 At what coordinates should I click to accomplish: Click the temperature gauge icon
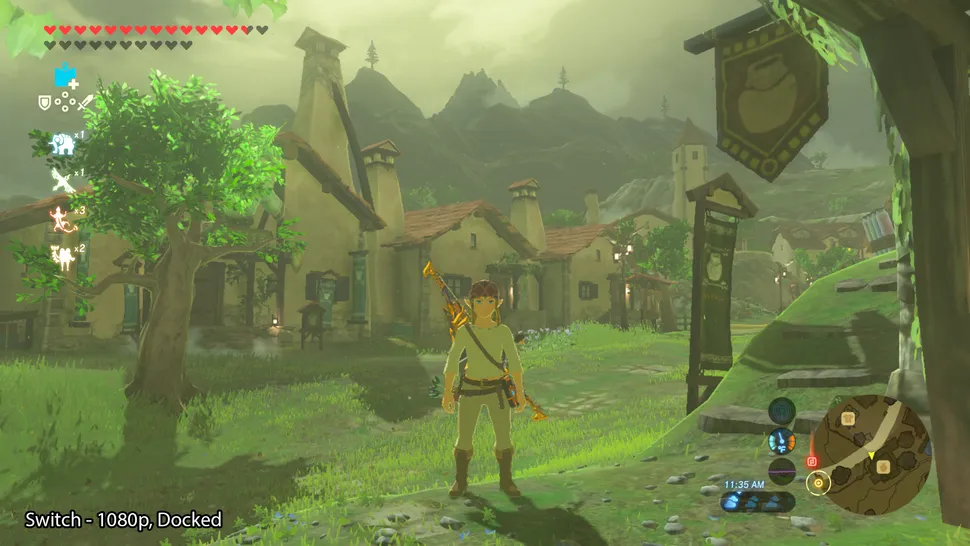[782, 441]
